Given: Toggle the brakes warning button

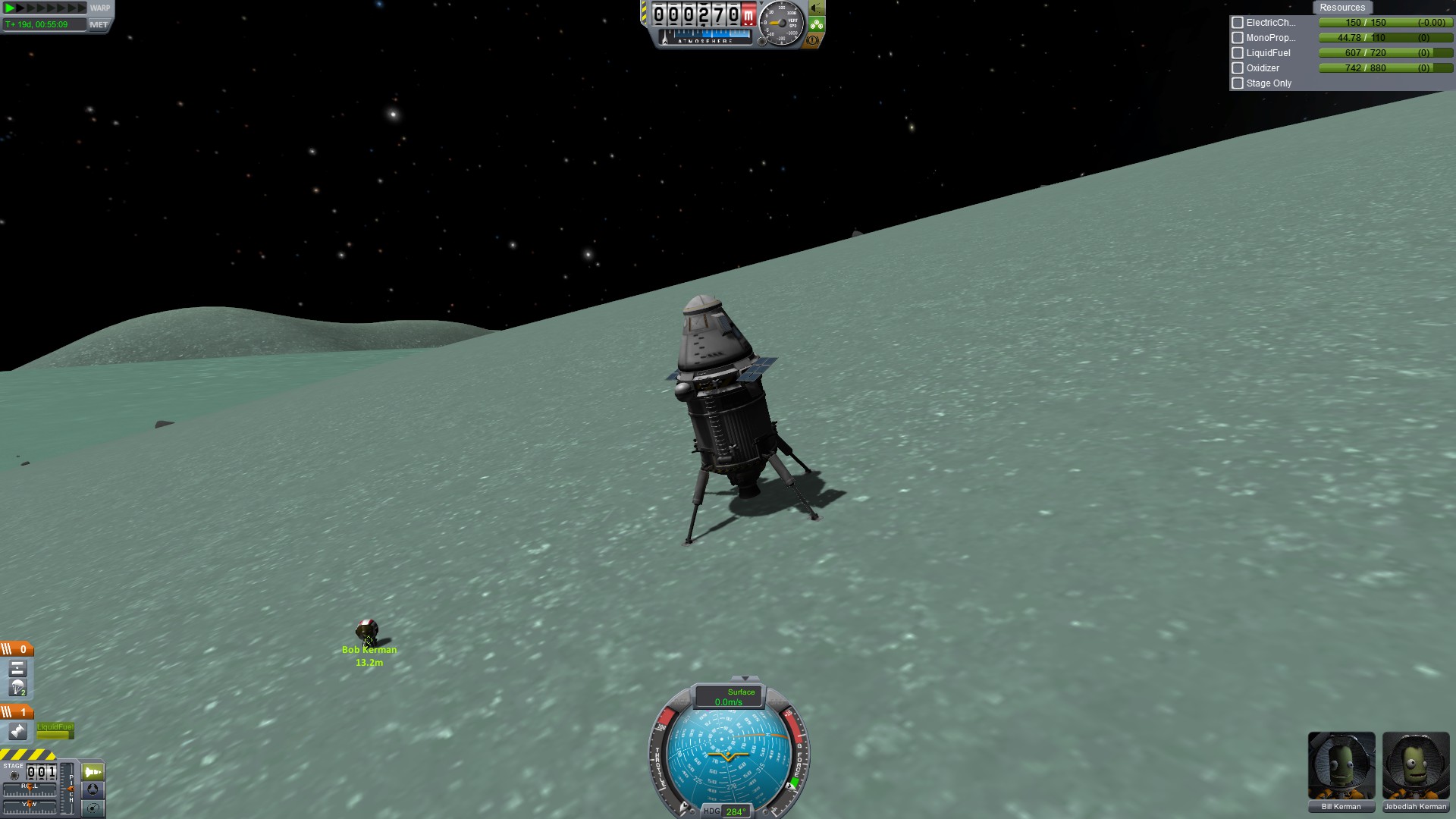Looking at the screenshot, I should click(813, 40).
